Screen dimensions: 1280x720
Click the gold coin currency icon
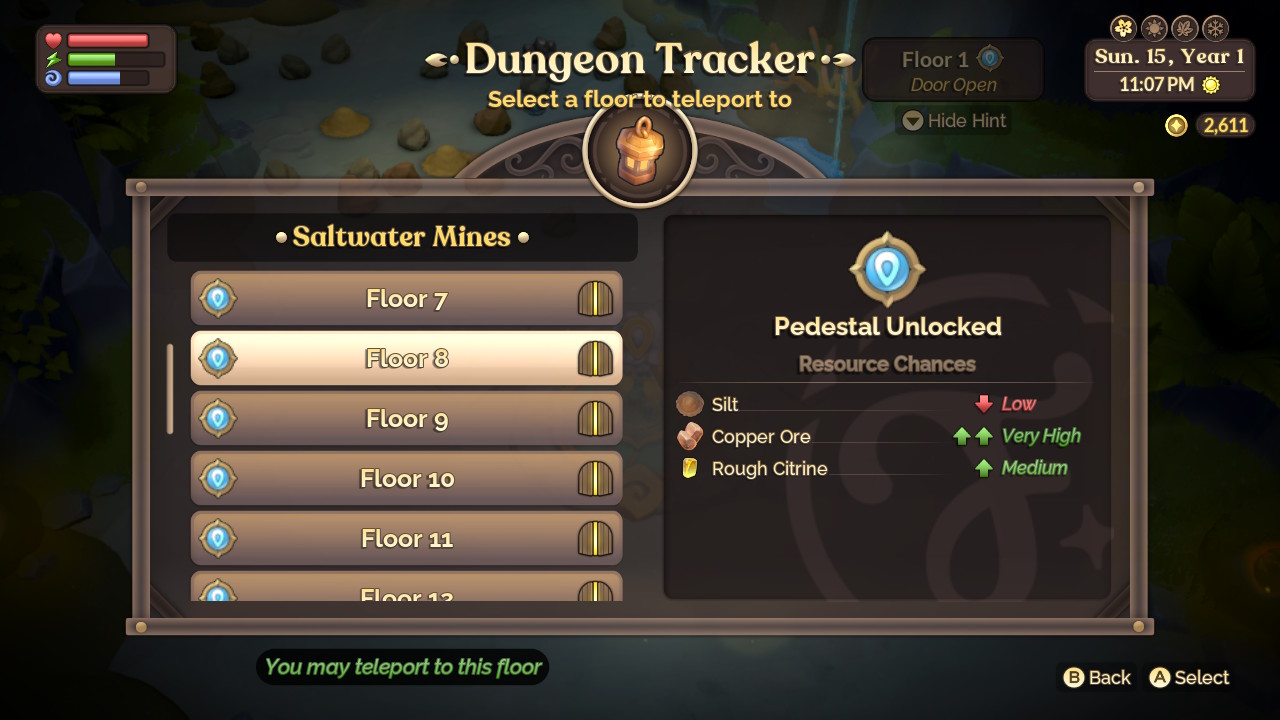click(1176, 126)
